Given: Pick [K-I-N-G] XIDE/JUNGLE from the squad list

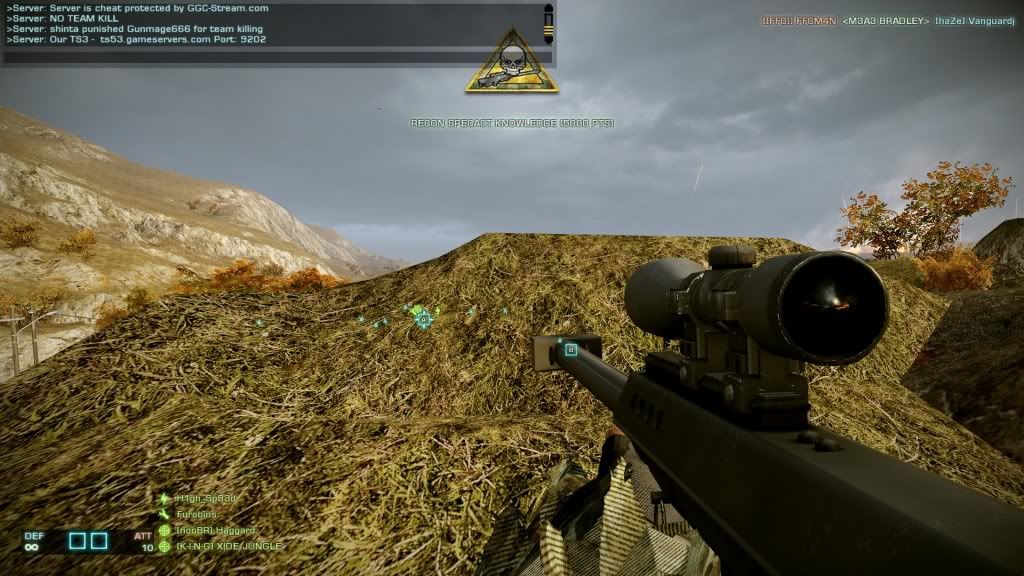Looking at the screenshot, I should [x=228, y=546].
